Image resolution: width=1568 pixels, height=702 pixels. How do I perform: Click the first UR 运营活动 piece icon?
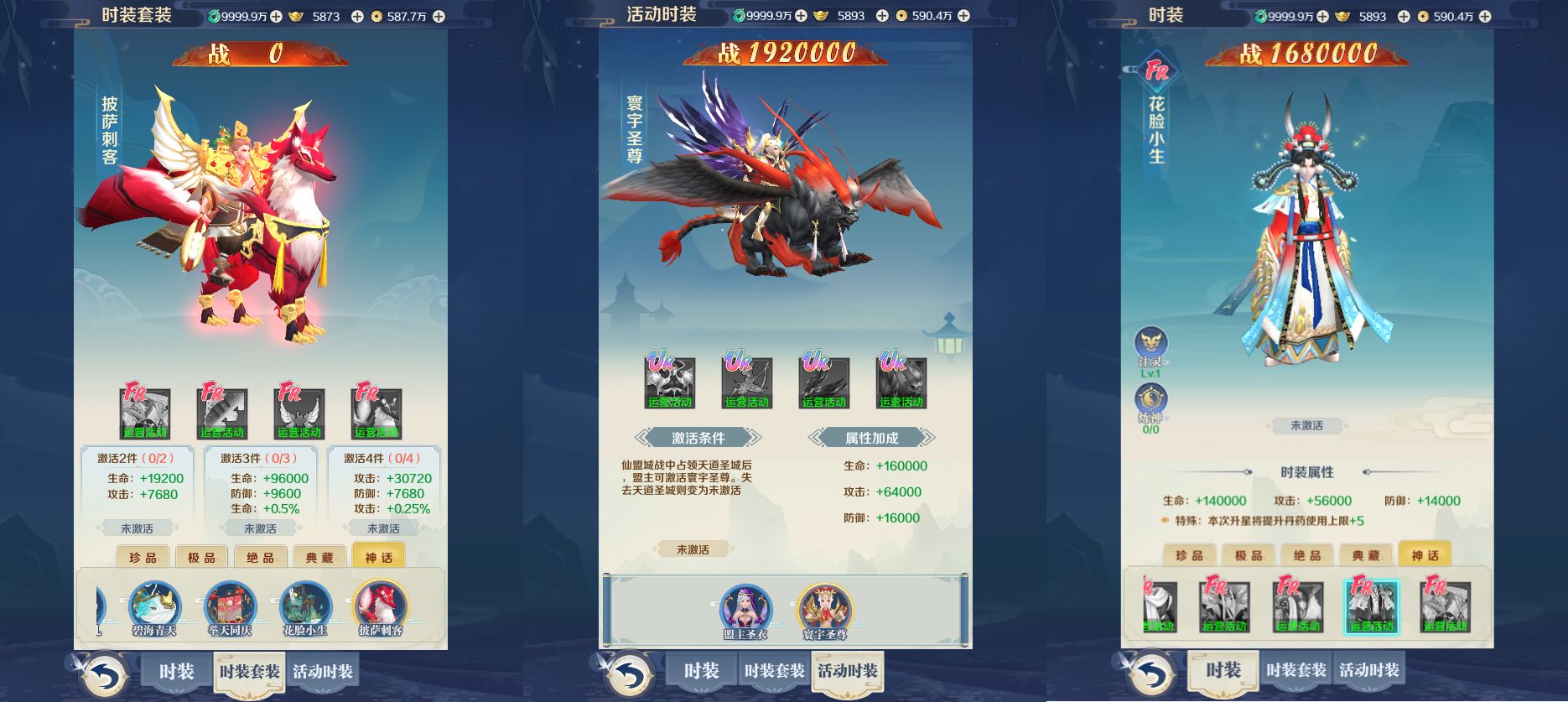tap(671, 382)
